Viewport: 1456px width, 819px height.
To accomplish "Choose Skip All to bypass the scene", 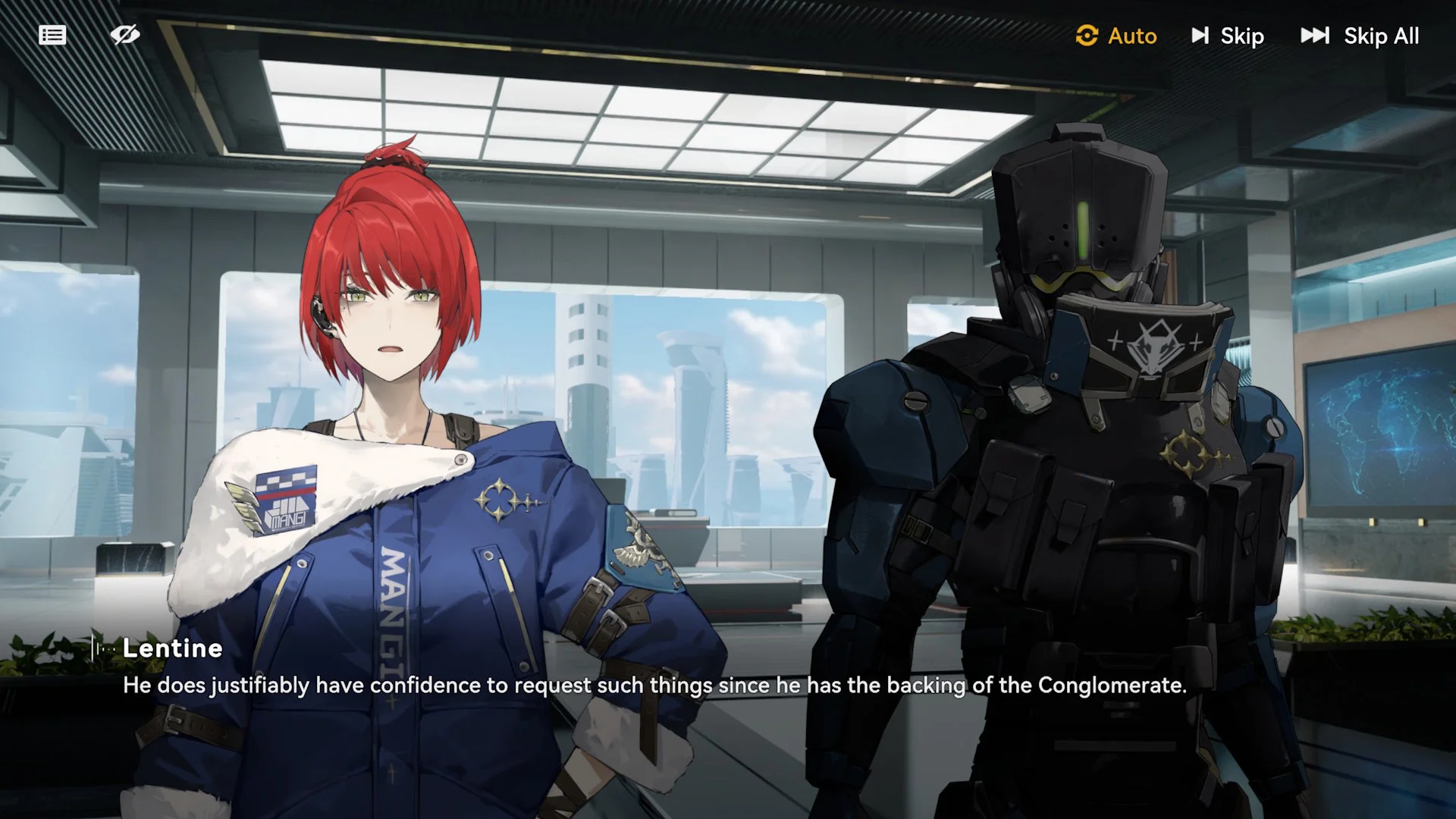I will coord(1360,36).
